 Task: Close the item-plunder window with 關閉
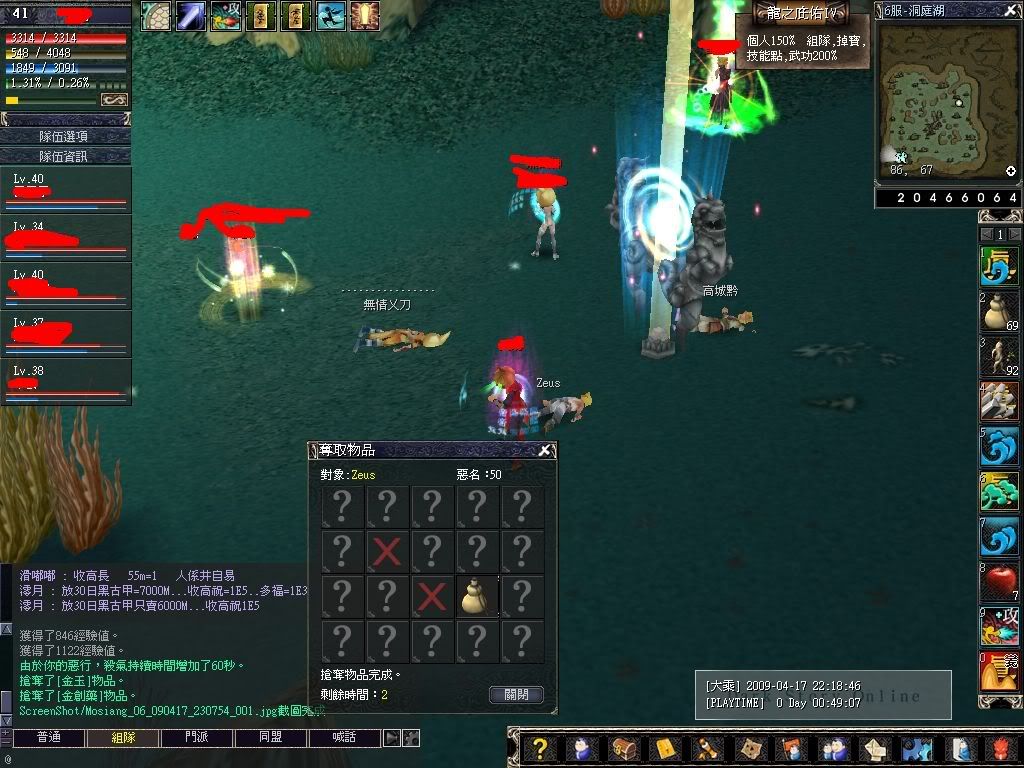517,694
